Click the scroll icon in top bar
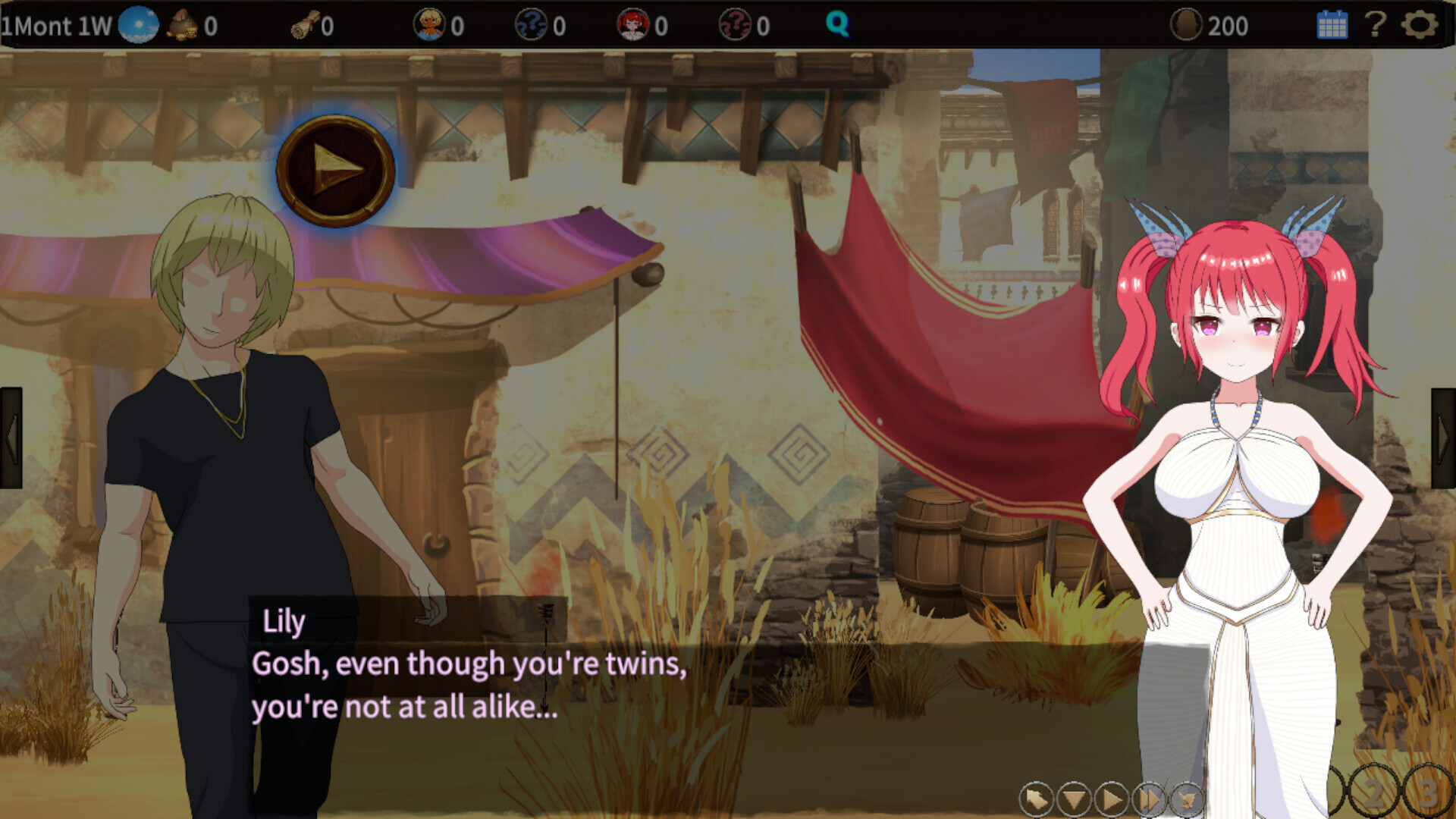Image resolution: width=1456 pixels, height=819 pixels. pos(305,27)
